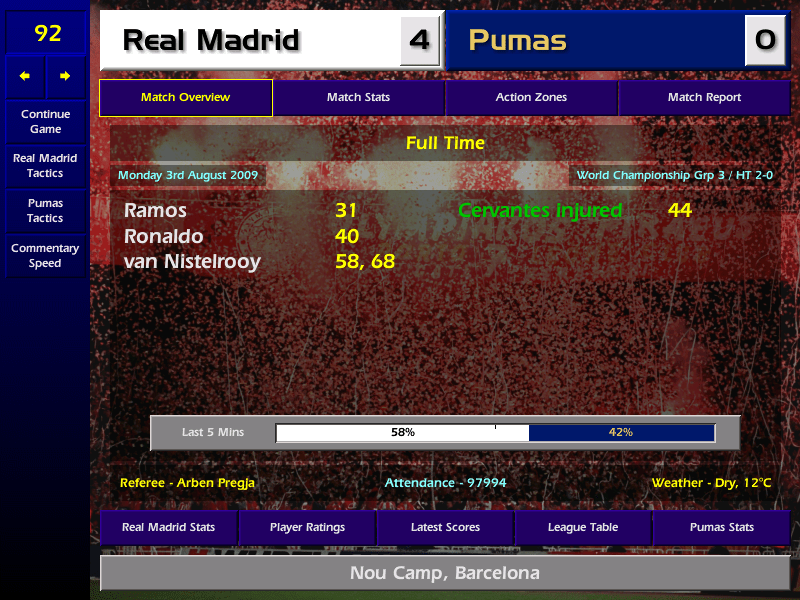This screenshot has height=600, width=800.
Task: Open the League Table
Action: [583, 527]
